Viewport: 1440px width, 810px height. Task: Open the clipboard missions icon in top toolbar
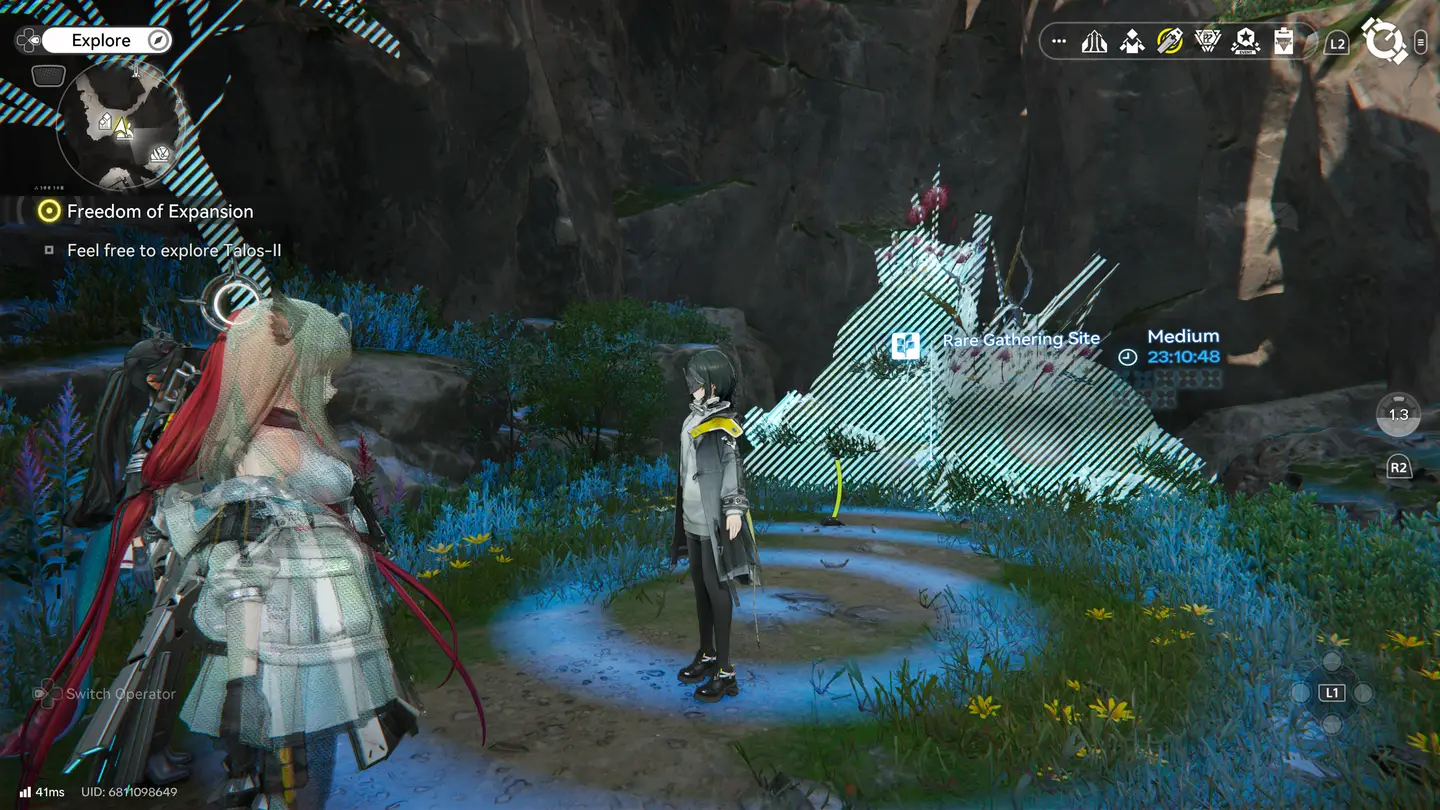click(x=1281, y=42)
